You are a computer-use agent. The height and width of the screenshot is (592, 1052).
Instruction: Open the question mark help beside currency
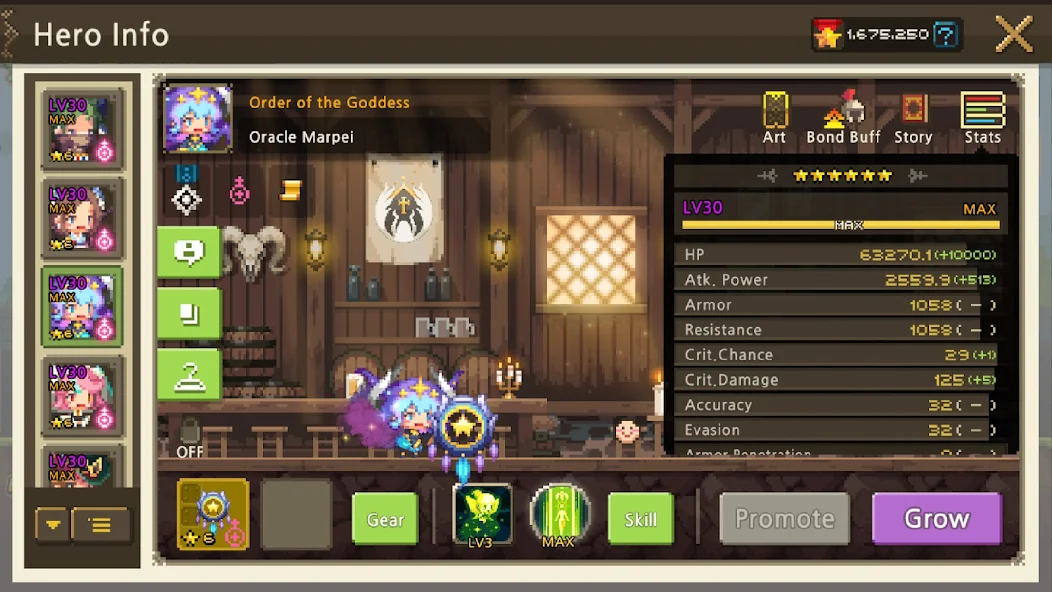tap(946, 35)
